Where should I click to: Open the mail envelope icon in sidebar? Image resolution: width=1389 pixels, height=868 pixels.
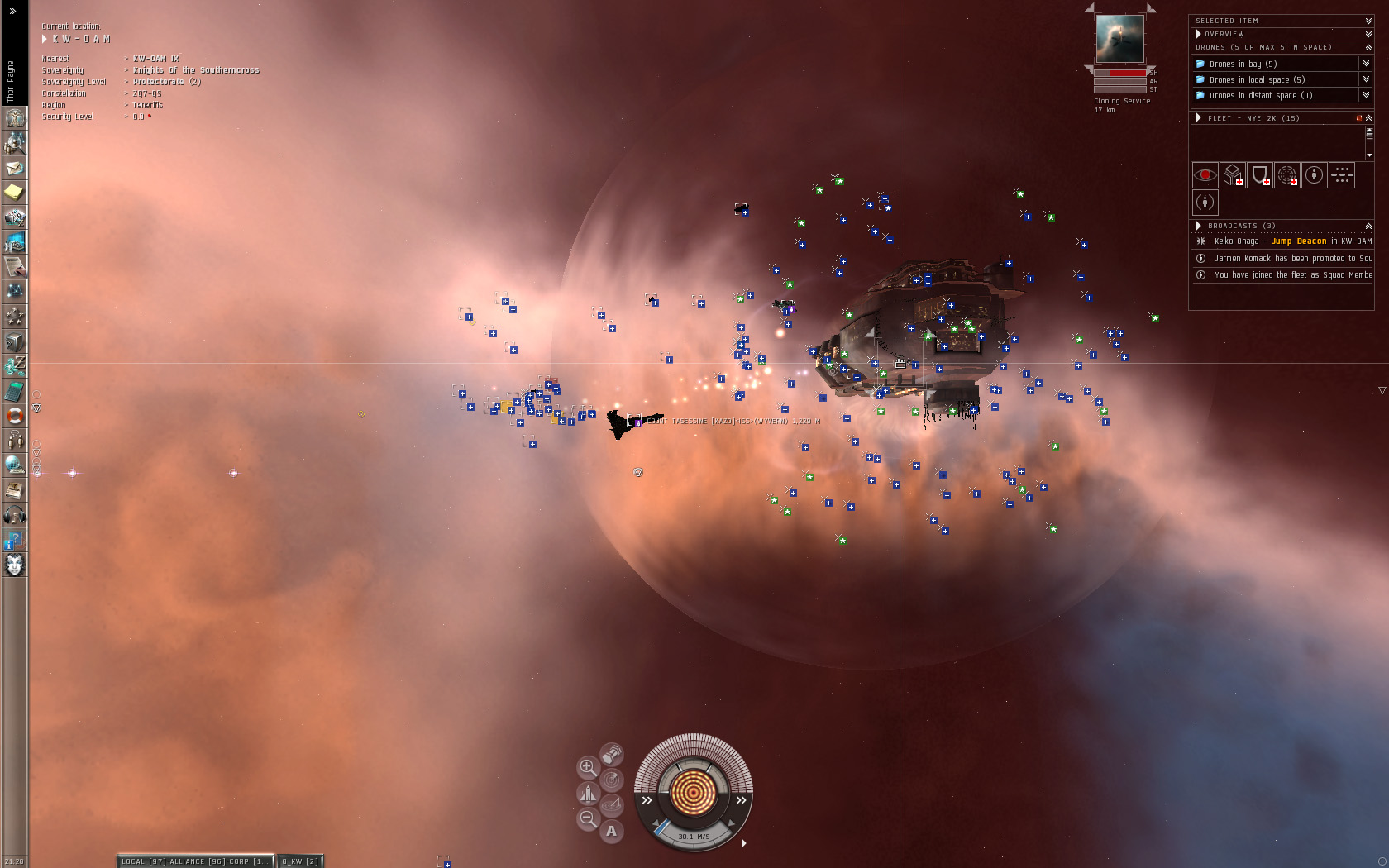coord(14,168)
